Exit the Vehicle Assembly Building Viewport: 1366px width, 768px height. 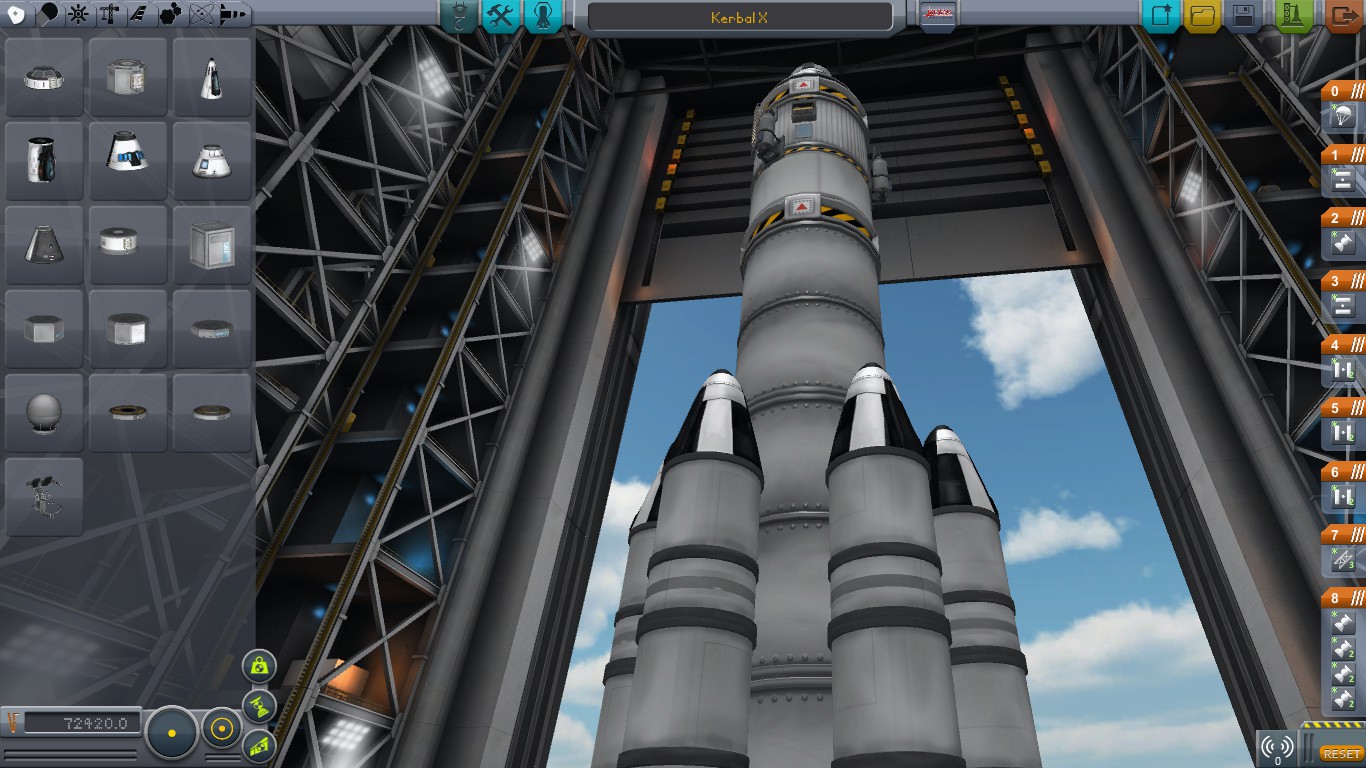click(1342, 16)
